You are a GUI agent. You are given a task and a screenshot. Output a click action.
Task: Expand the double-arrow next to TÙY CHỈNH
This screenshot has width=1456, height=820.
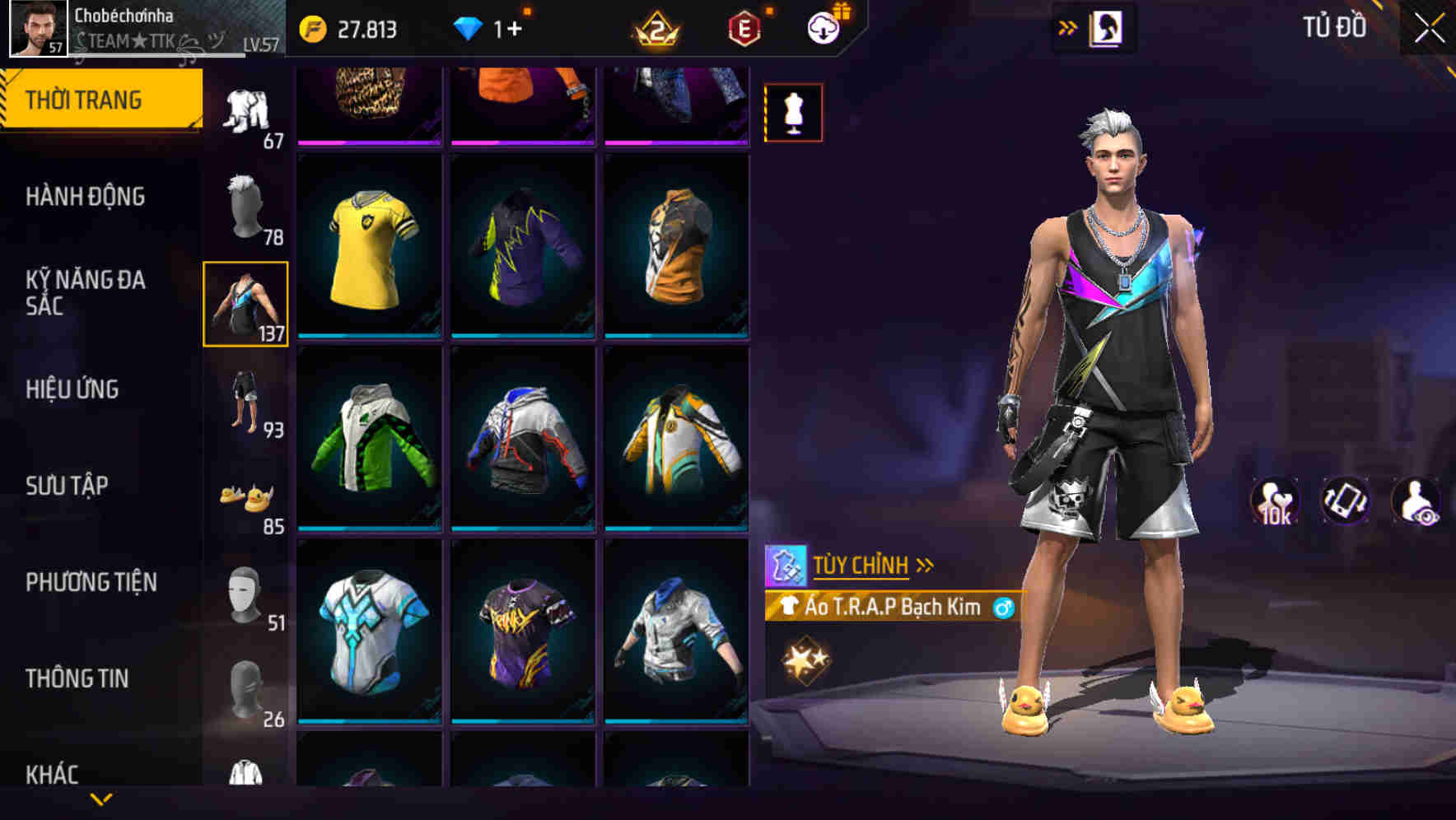926,564
